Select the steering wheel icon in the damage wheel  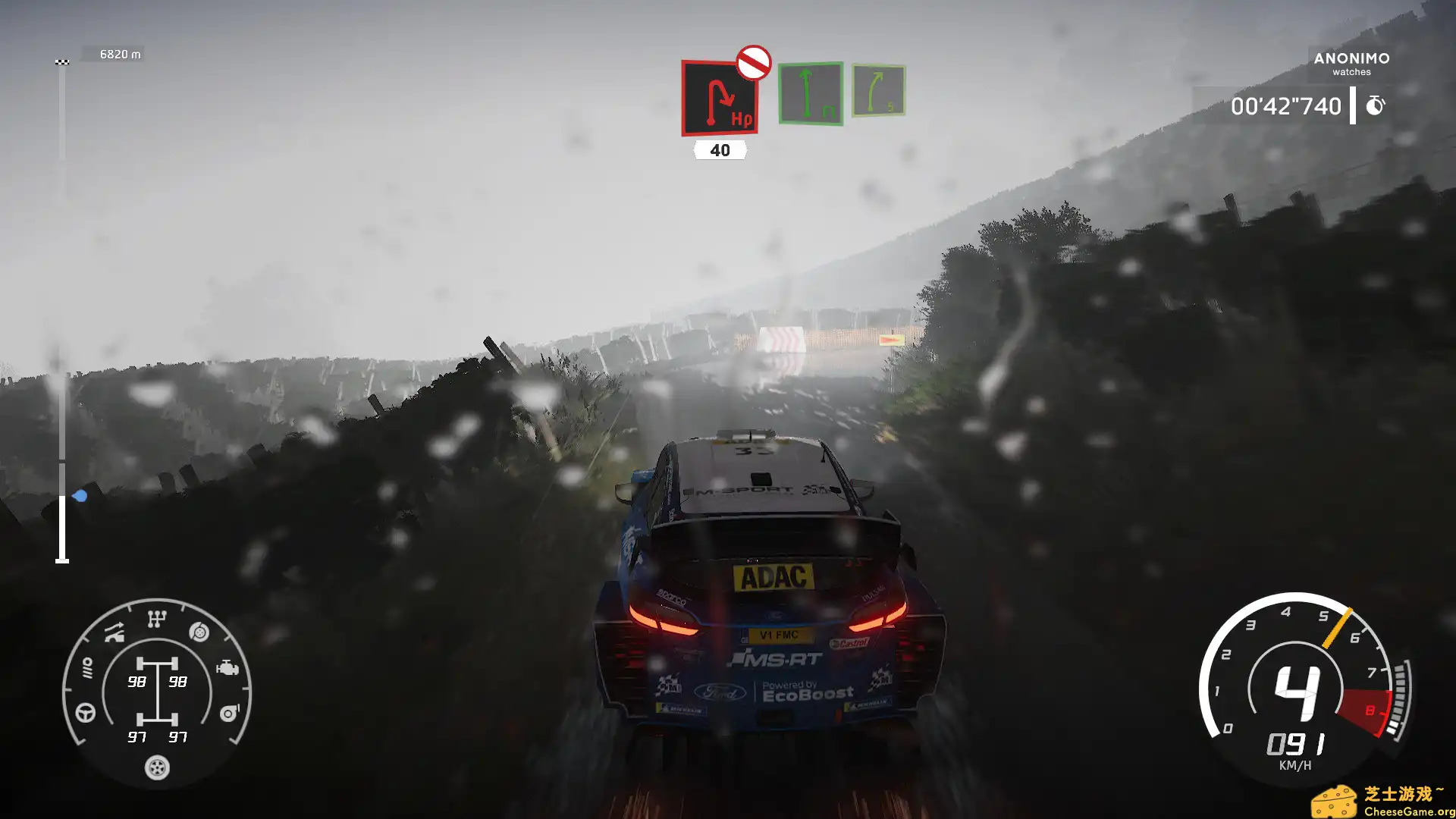tap(85, 712)
